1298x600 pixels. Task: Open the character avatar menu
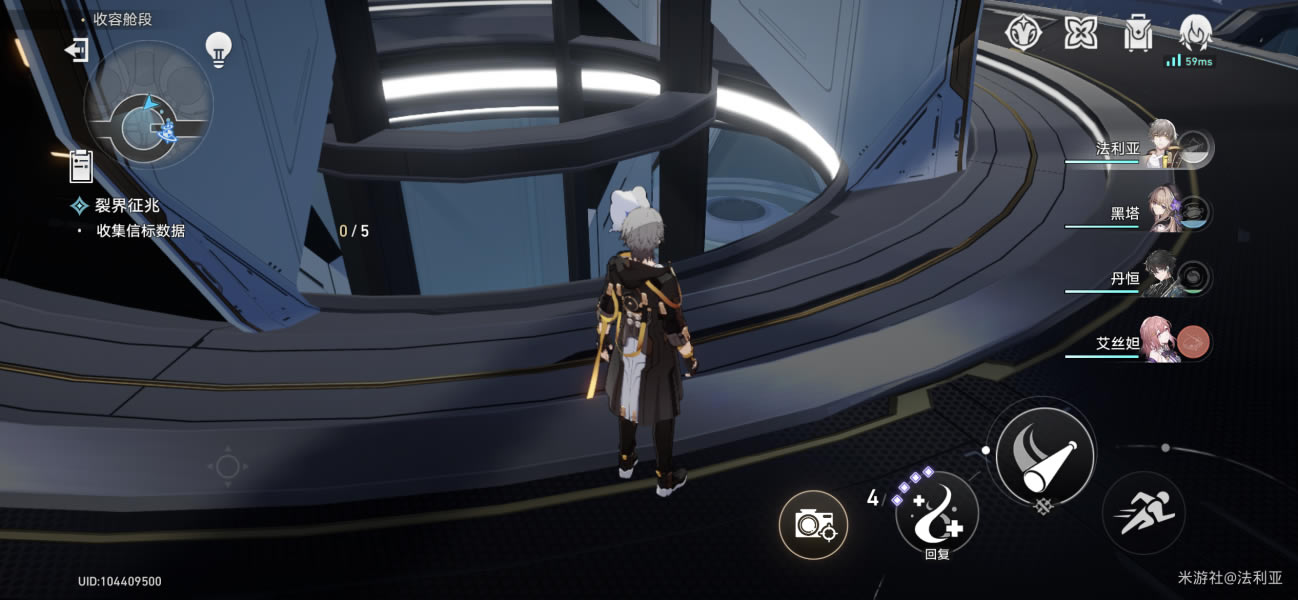tap(1196, 34)
